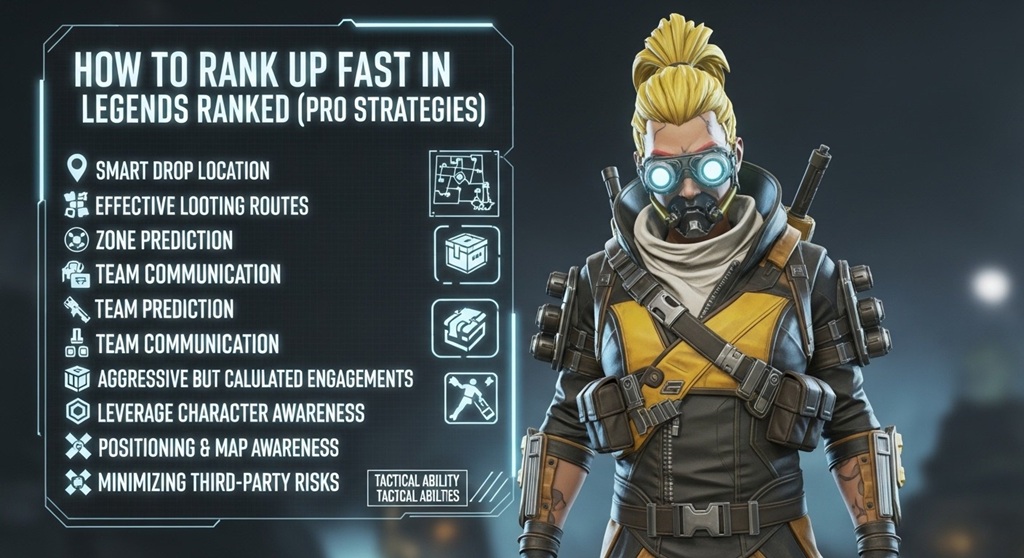Open the Effective Looting Routes entry

[201, 206]
